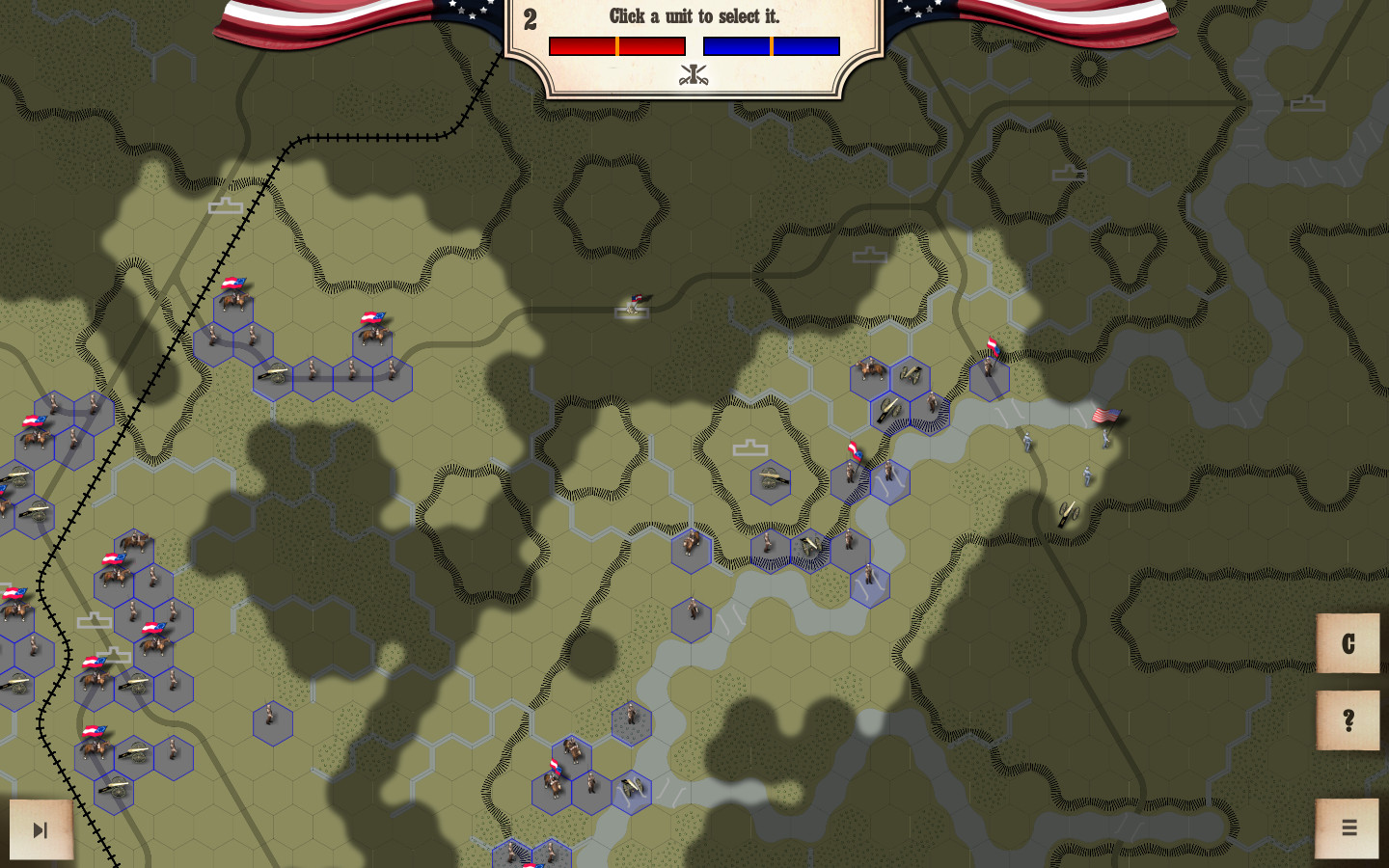Click the crossed sabers emblem on the turn banner
The image size is (1389, 868).
coord(694,73)
